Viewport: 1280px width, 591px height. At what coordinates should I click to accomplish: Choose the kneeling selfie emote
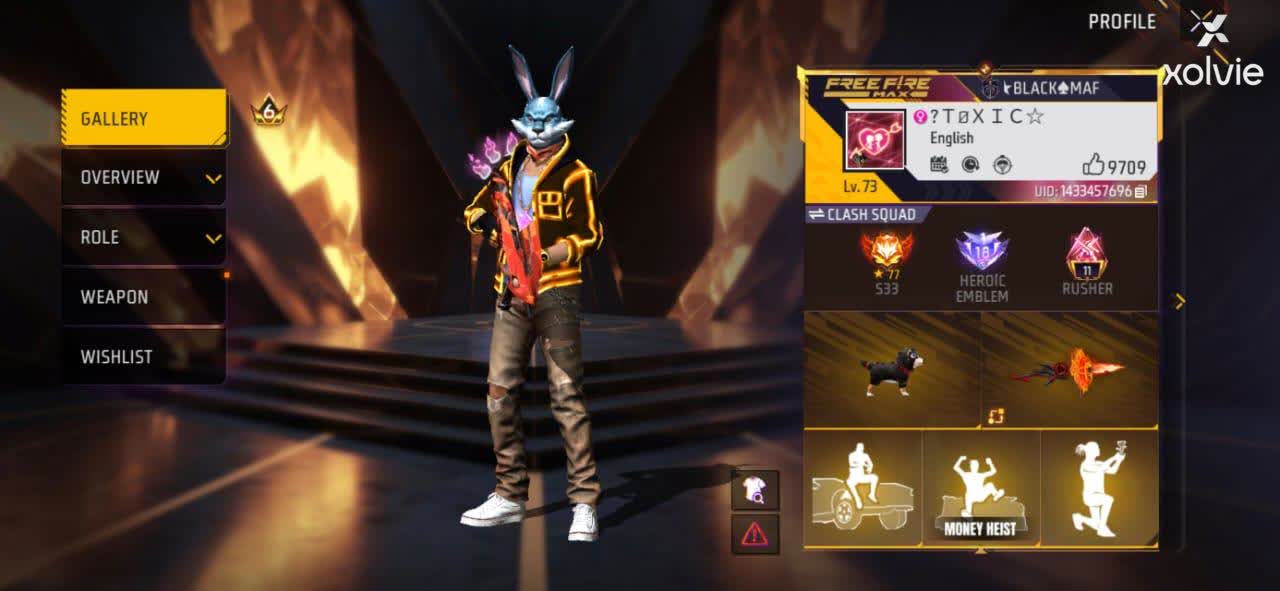coord(1099,489)
